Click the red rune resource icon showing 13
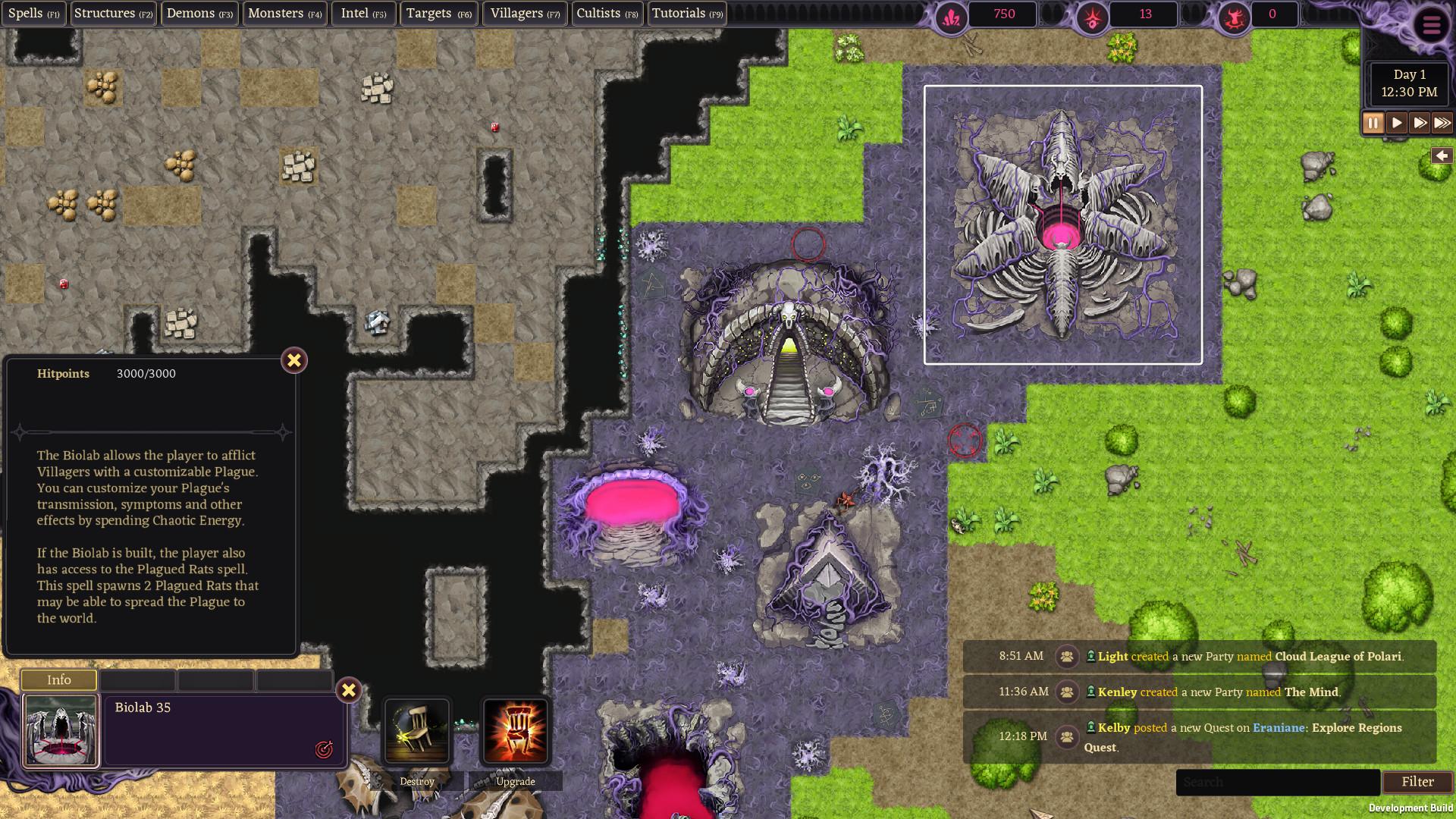 [x=1092, y=14]
